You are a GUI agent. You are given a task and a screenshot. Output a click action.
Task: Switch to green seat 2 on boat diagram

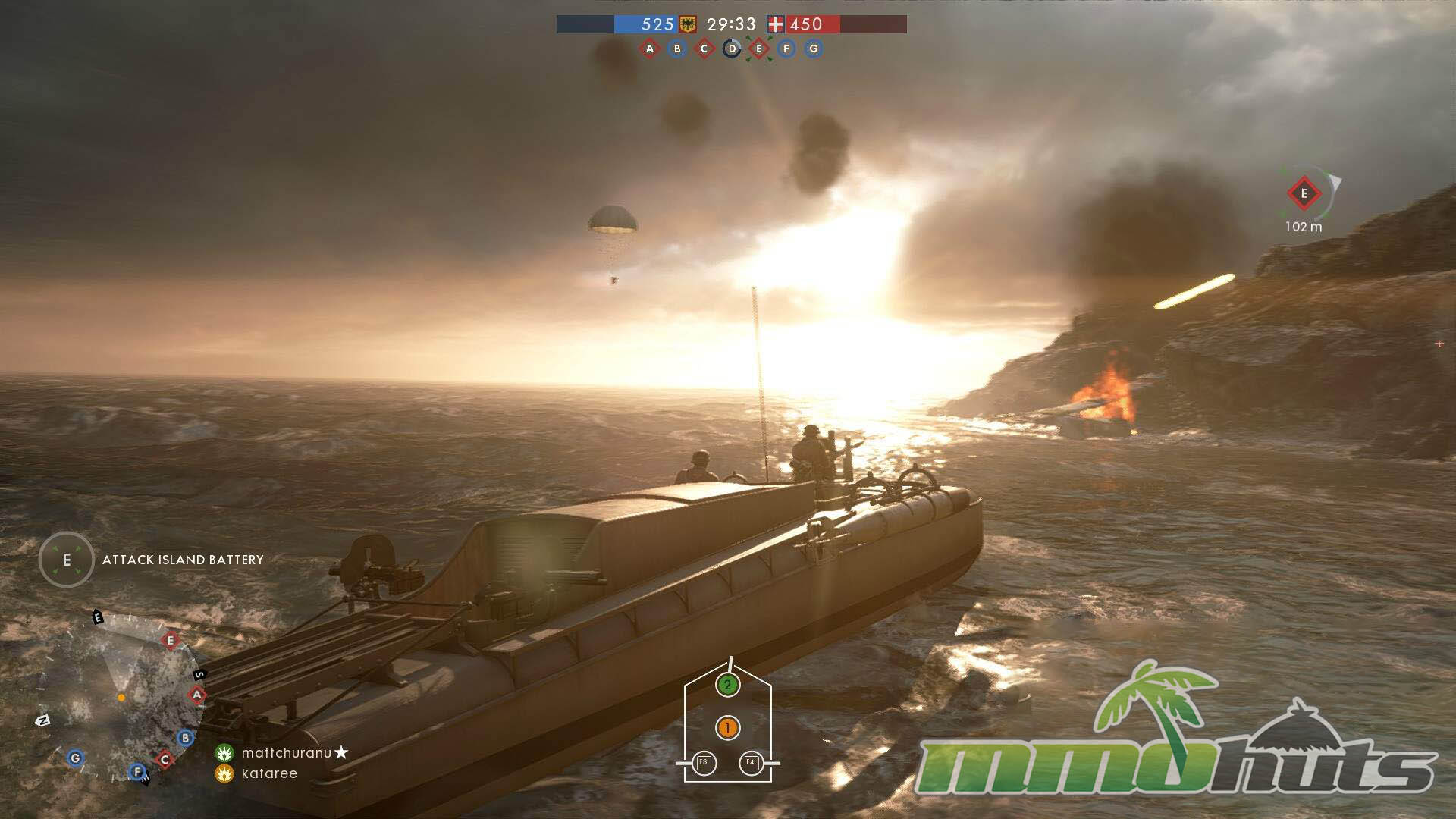727,686
